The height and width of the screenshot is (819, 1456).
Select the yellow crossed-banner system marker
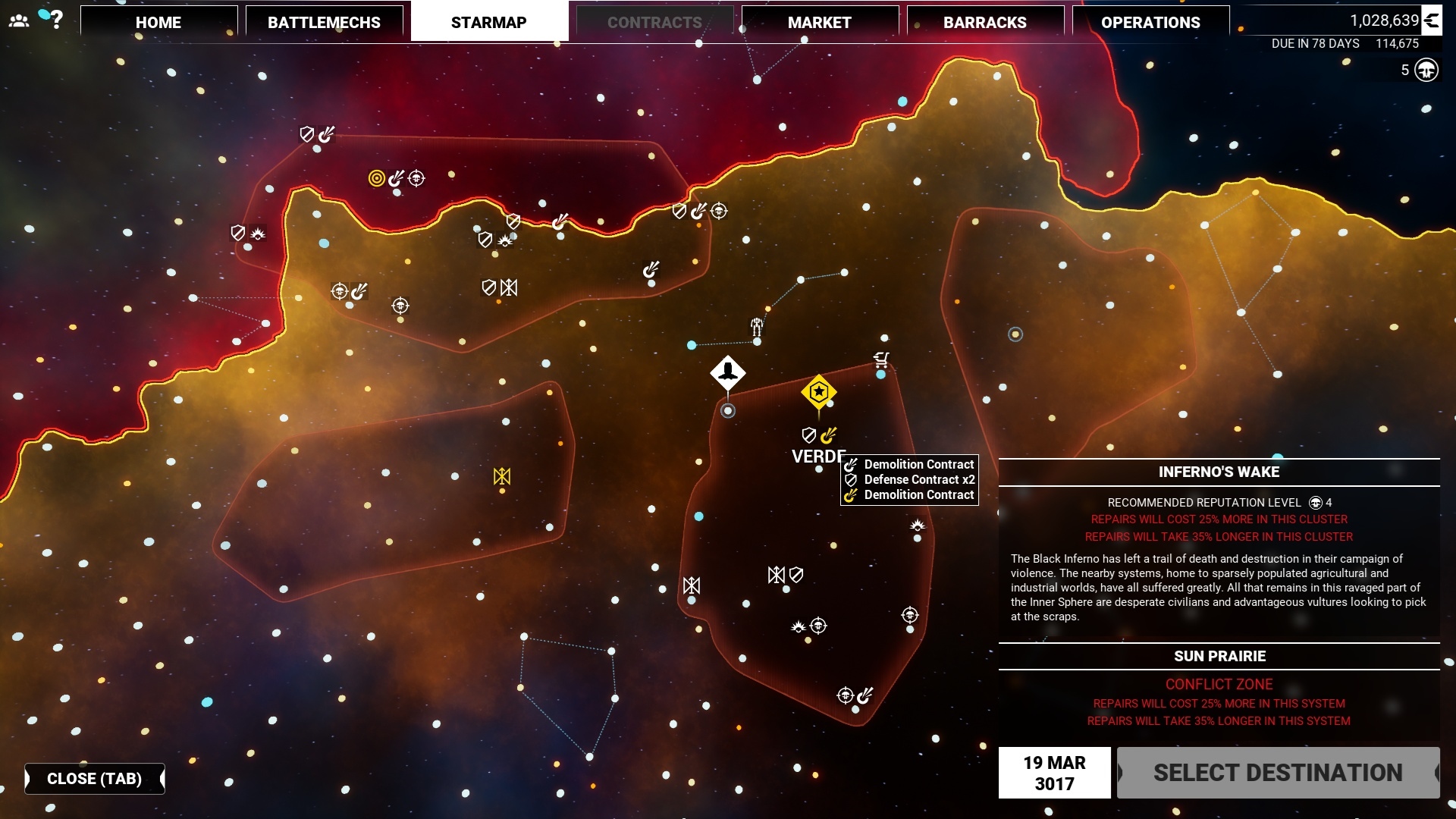pos(502,476)
